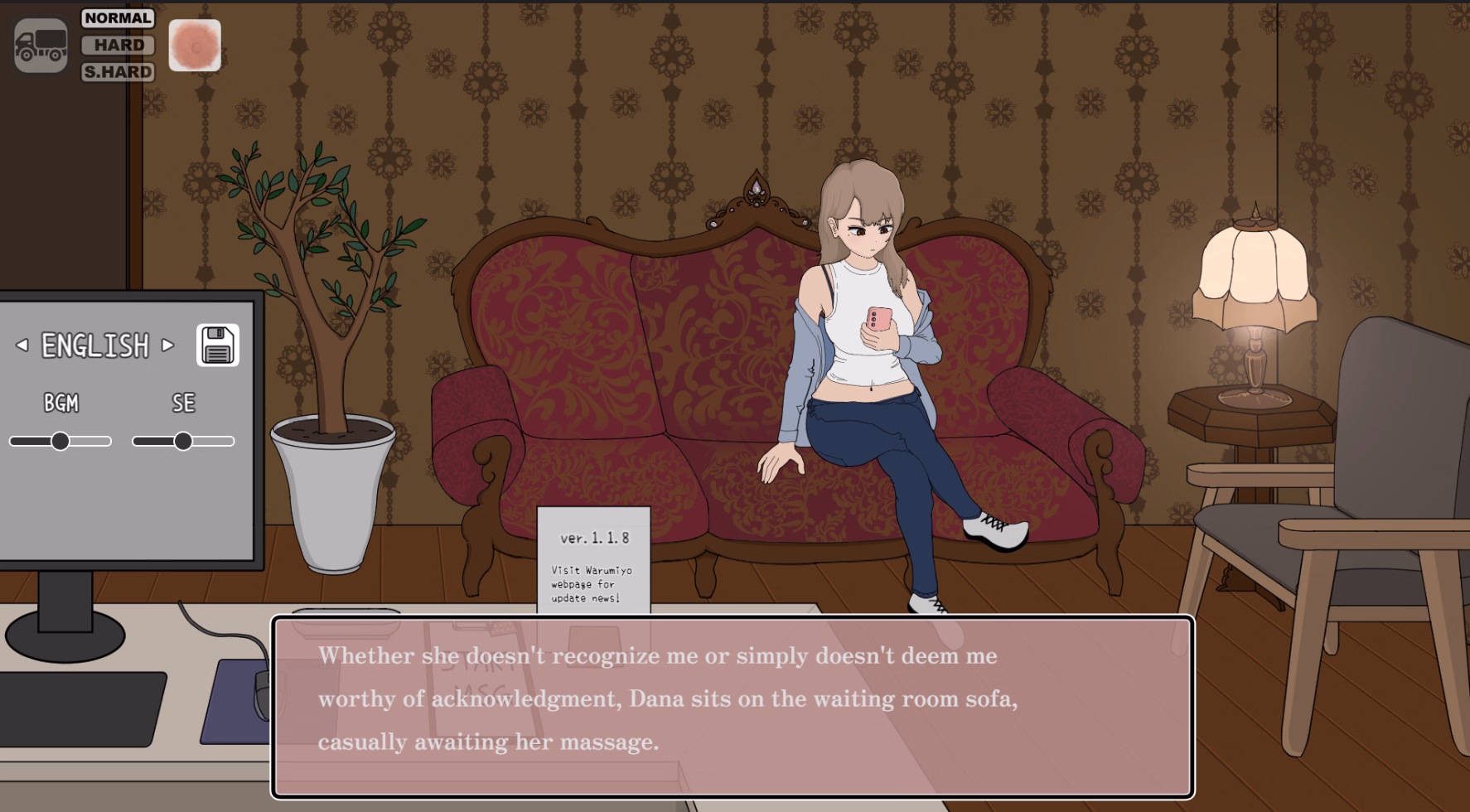Click the floppy disk save icon
Viewport: 1470px width, 812px height.
click(x=218, y=345)
